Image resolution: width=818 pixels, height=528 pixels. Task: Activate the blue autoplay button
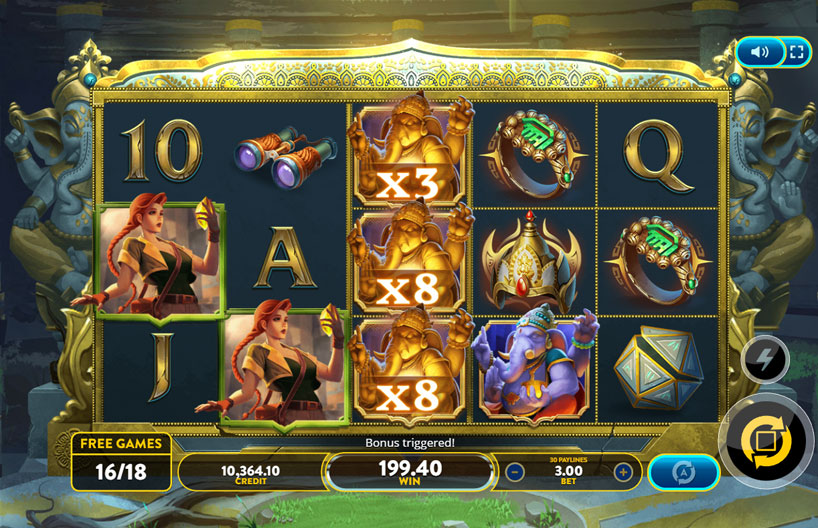pyautogui.click(x=684, y=472)
